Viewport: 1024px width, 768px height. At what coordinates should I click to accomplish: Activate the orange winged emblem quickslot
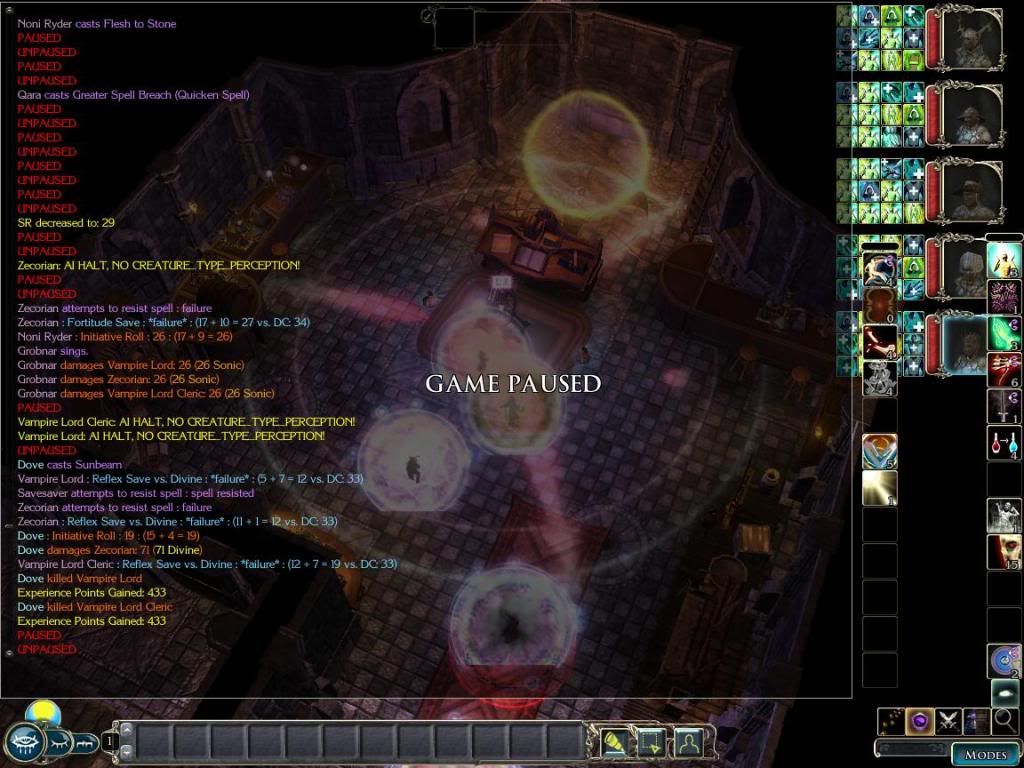(x=880, y=451)
